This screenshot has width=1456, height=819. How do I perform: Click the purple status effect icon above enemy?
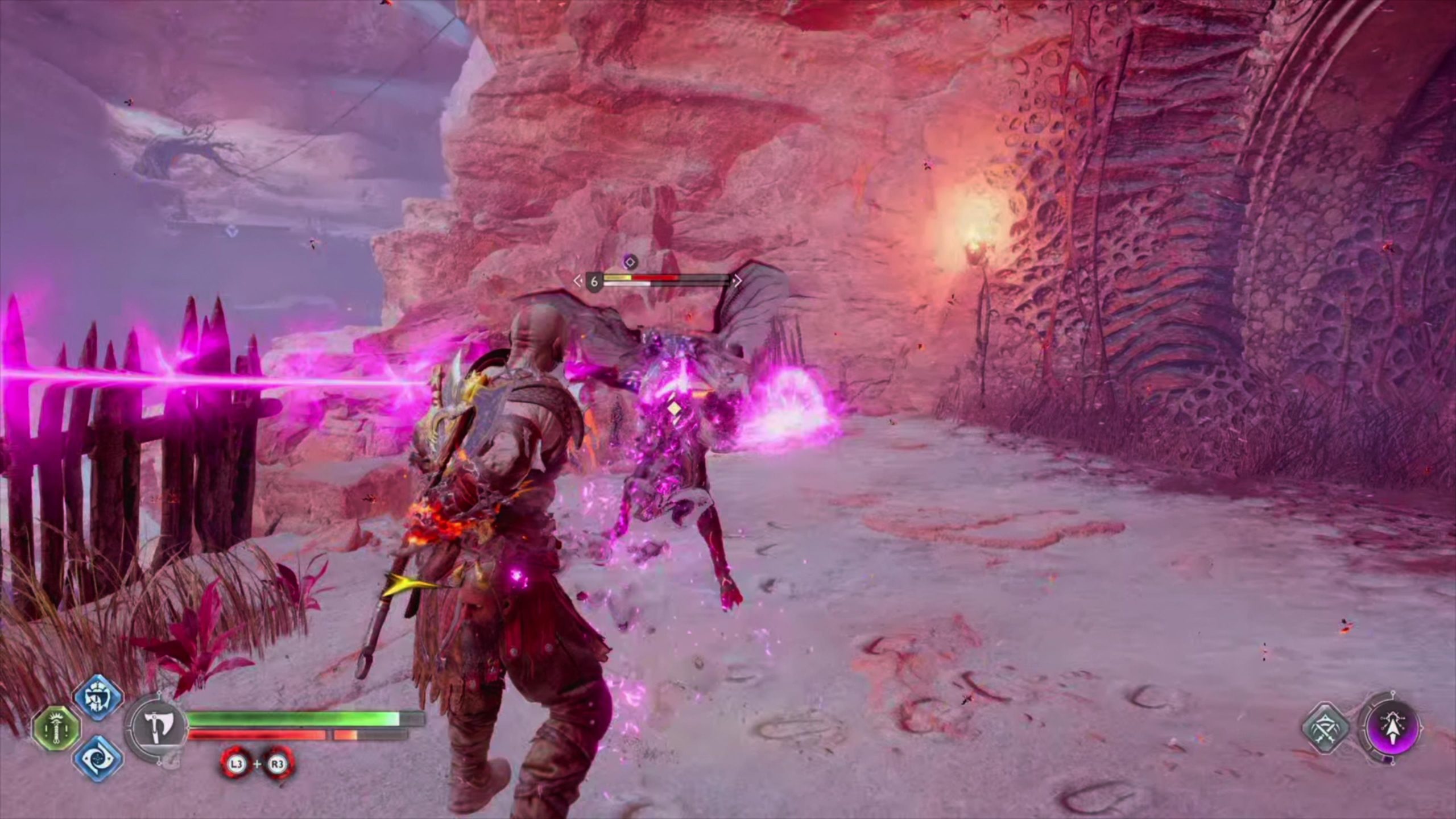click(630, 262)
